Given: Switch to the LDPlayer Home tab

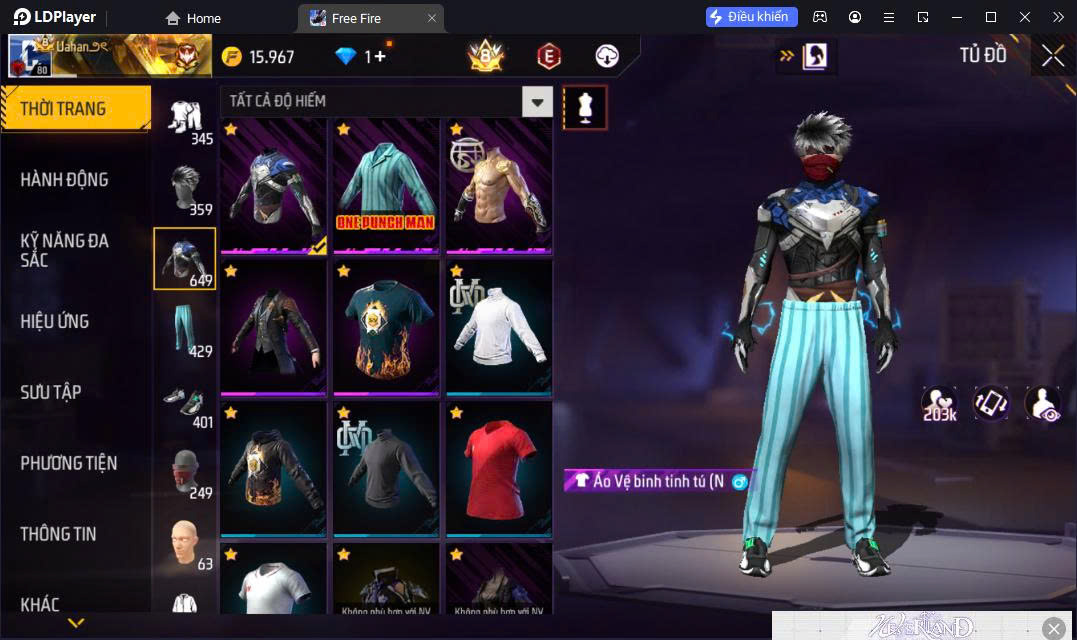Looking at the screenshot, I should click(x=193, y=18).
